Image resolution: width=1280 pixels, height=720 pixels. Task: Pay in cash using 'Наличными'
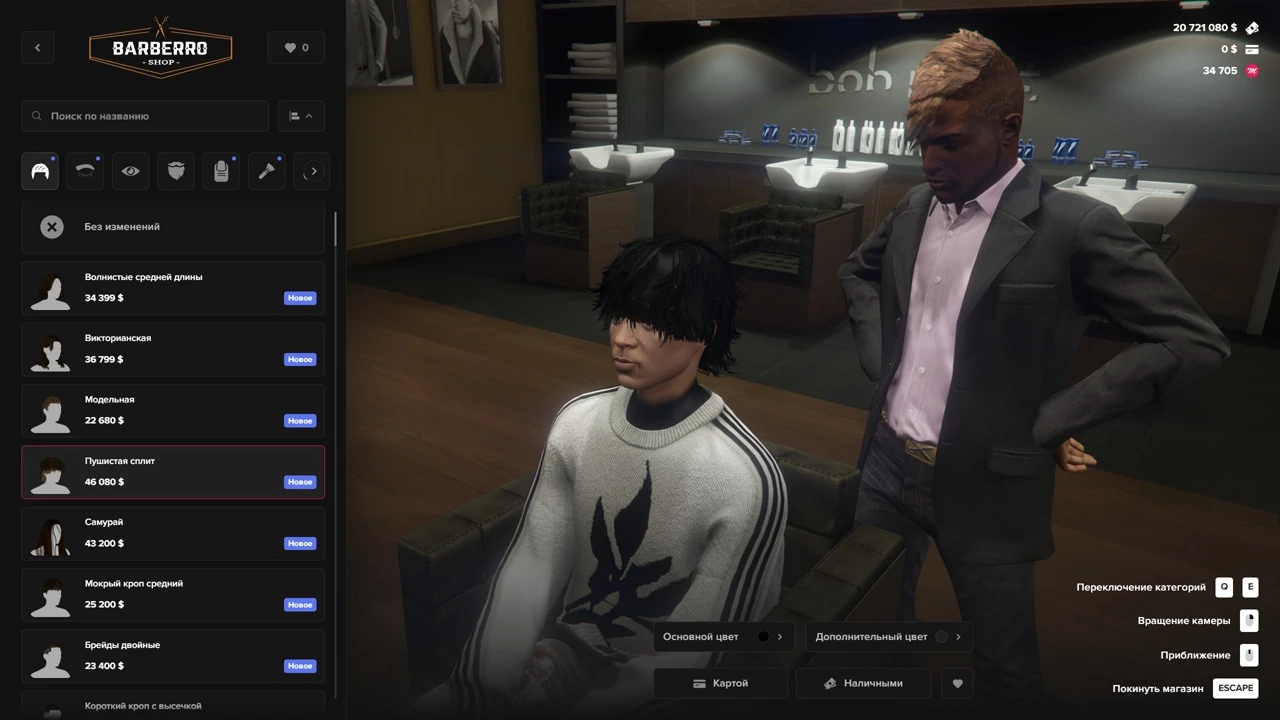point(863,683)
